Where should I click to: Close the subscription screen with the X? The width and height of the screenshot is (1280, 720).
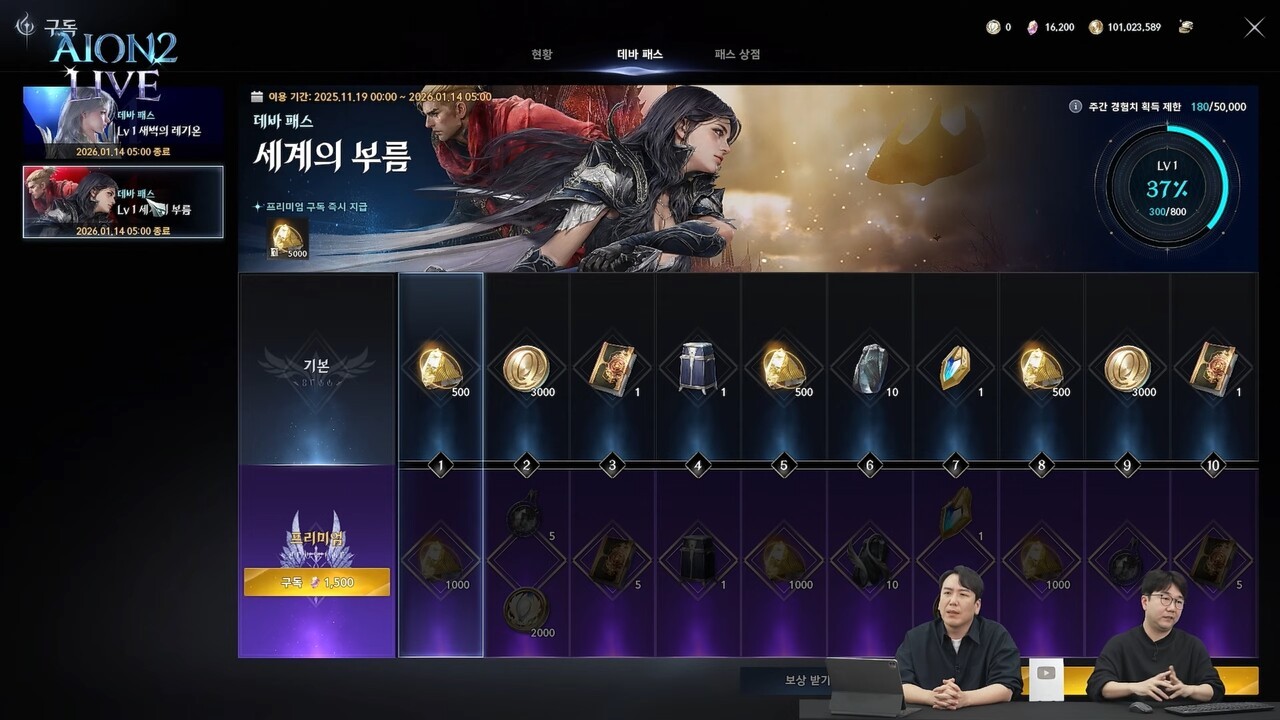click(x=1254, y=28)
